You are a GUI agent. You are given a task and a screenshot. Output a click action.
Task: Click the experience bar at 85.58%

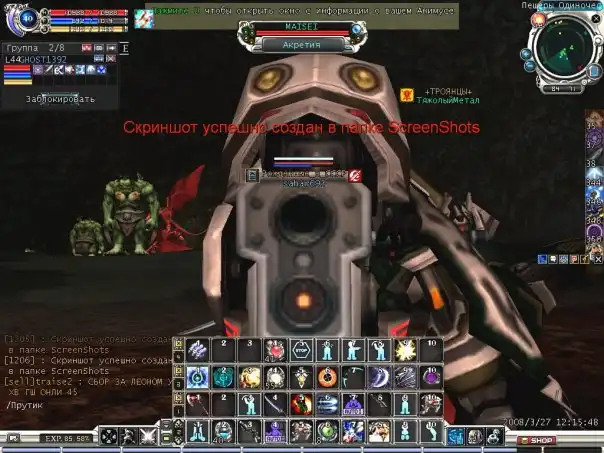[67, 439]
